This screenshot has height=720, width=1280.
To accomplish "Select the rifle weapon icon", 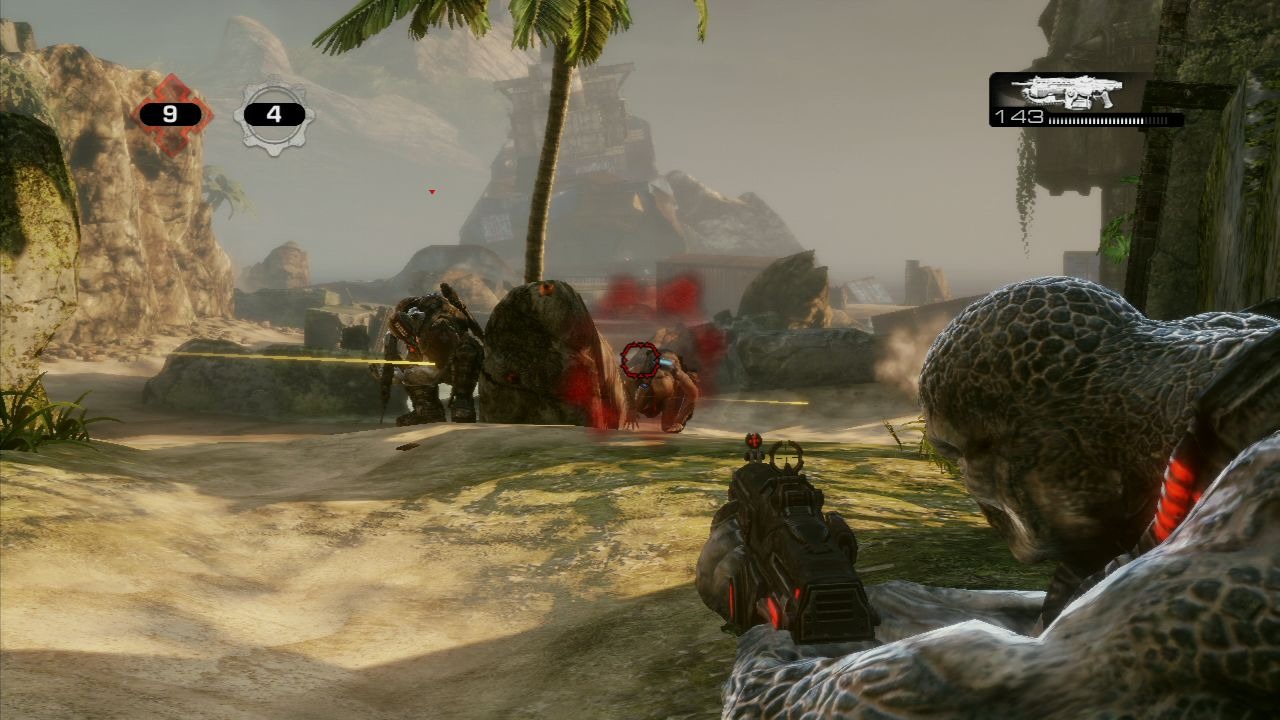I will click(x=1066, y=91).
